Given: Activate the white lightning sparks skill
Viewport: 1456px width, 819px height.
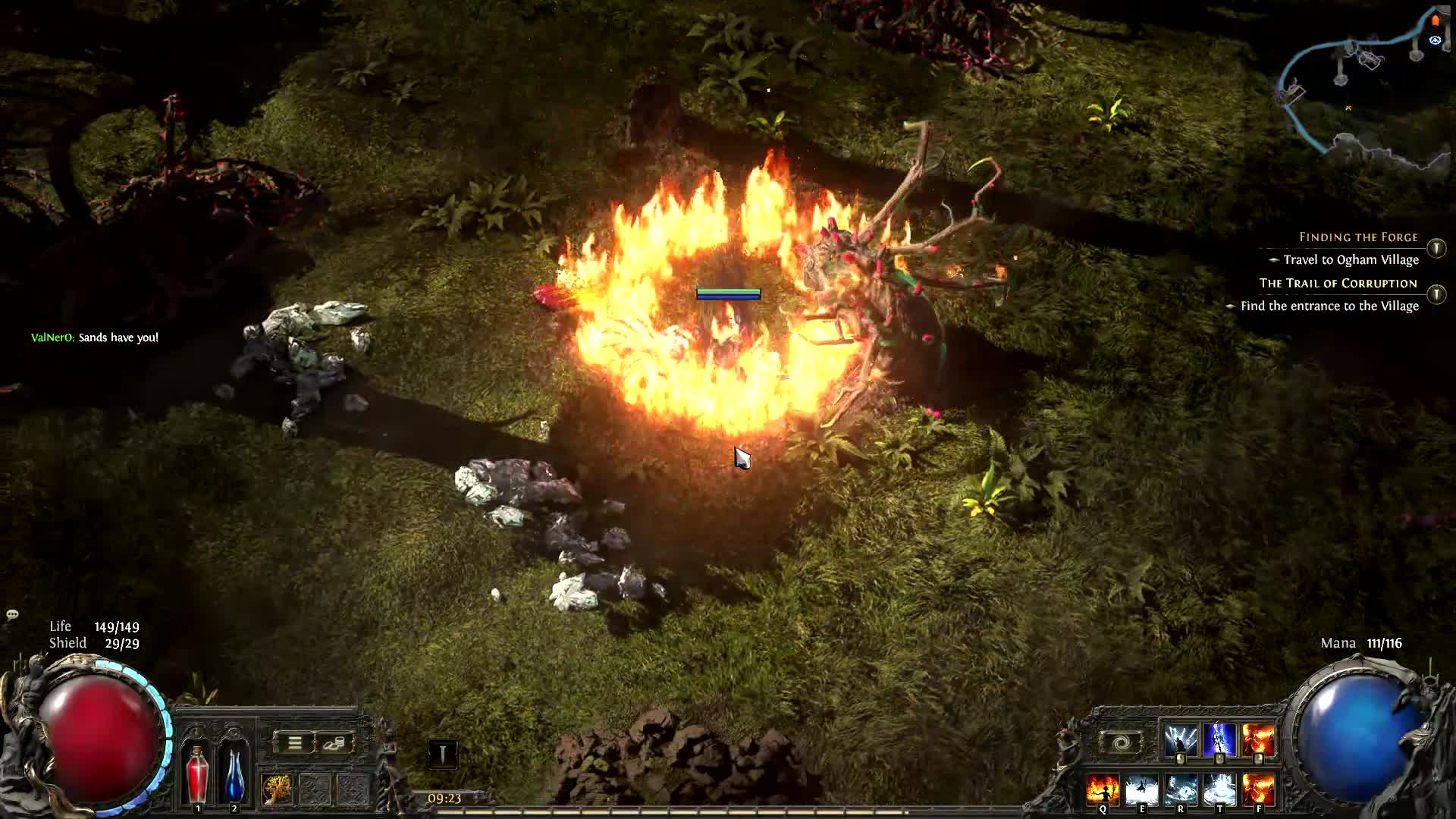Looking at the screenshot, I should pos(1180,739).
